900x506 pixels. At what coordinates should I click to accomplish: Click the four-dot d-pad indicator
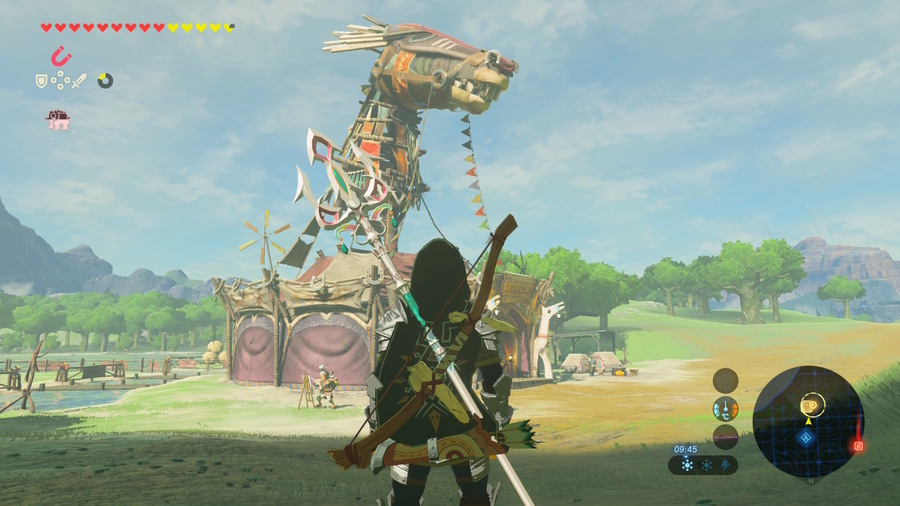click(x=60, y=80)
